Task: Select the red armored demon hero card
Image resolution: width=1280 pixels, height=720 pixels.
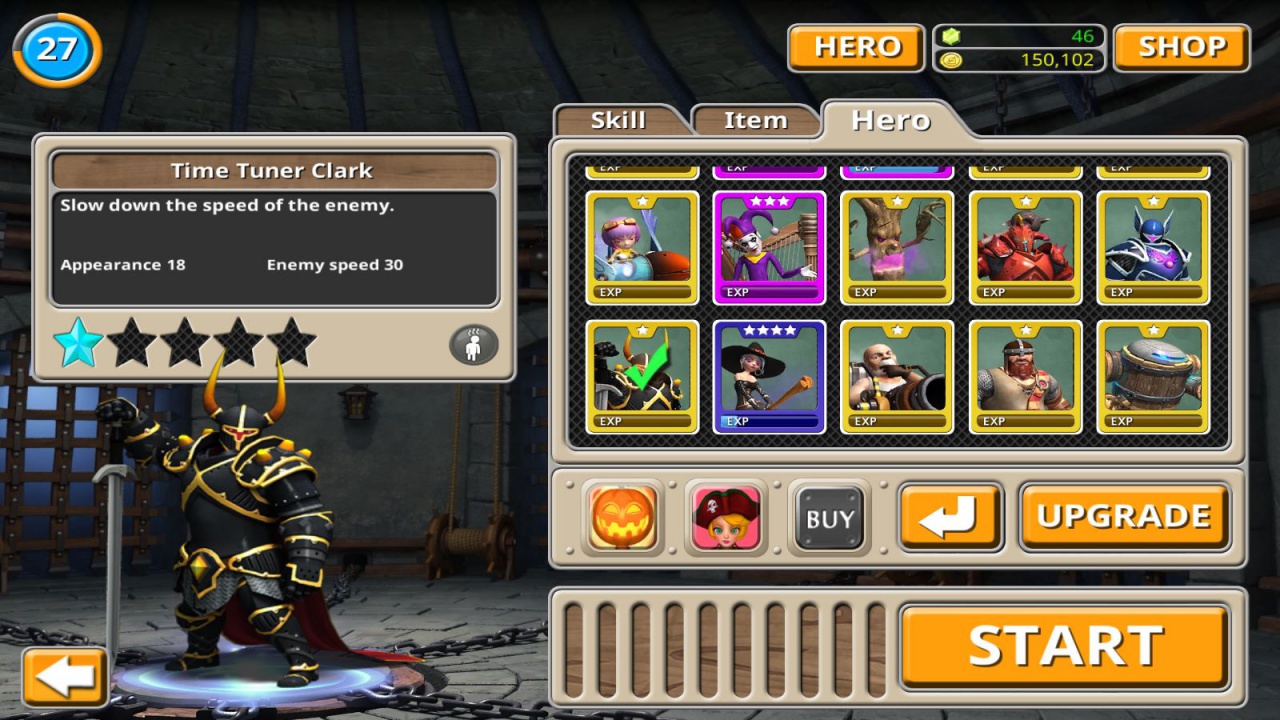Action: [1025, 243]
